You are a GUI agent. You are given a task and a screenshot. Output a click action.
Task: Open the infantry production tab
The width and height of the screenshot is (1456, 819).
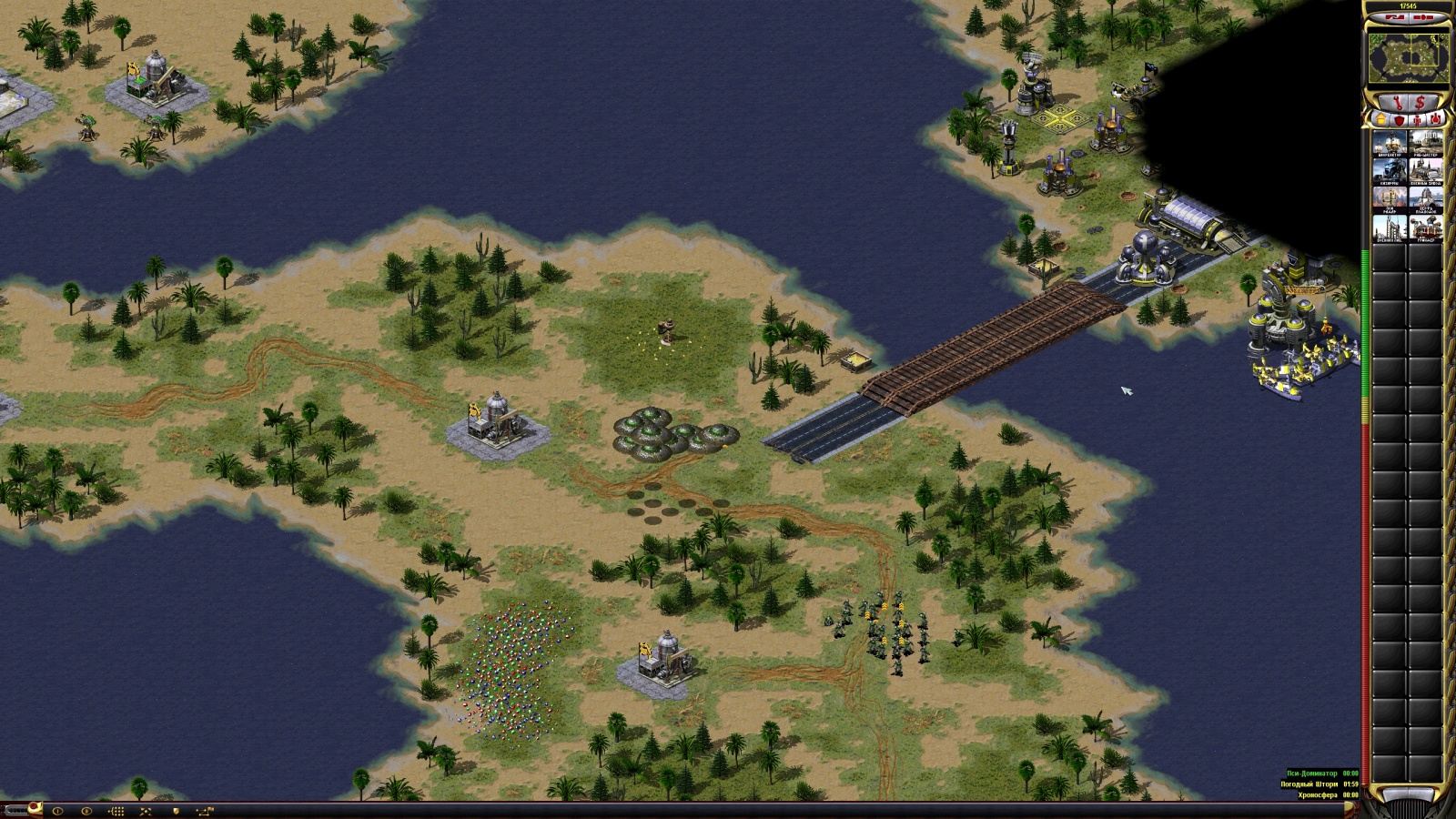pyautogui.click(x=1417, y=119)
